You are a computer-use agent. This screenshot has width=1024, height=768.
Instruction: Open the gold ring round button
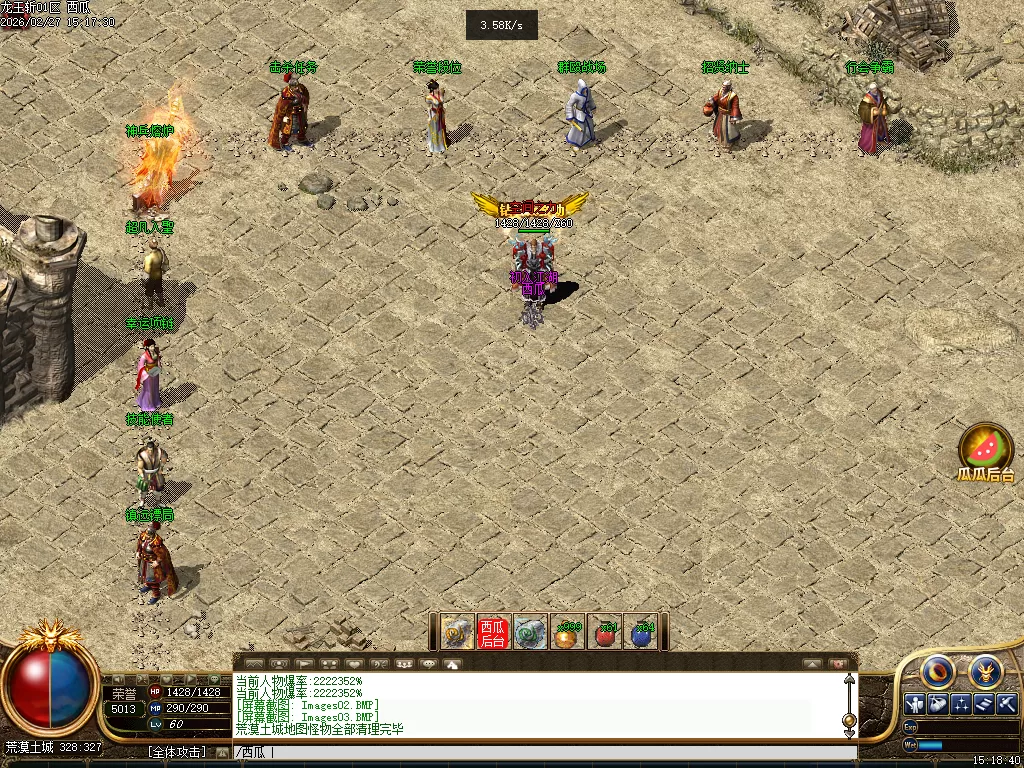[x=939, y=671]
